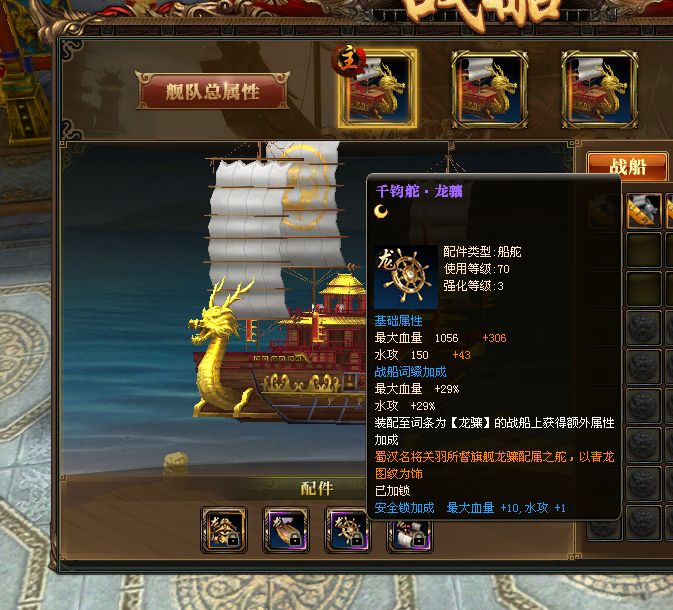Select the main ship marked 主
Image resolution: width=673 pixels, height=610 pixels.
(377, 88)
